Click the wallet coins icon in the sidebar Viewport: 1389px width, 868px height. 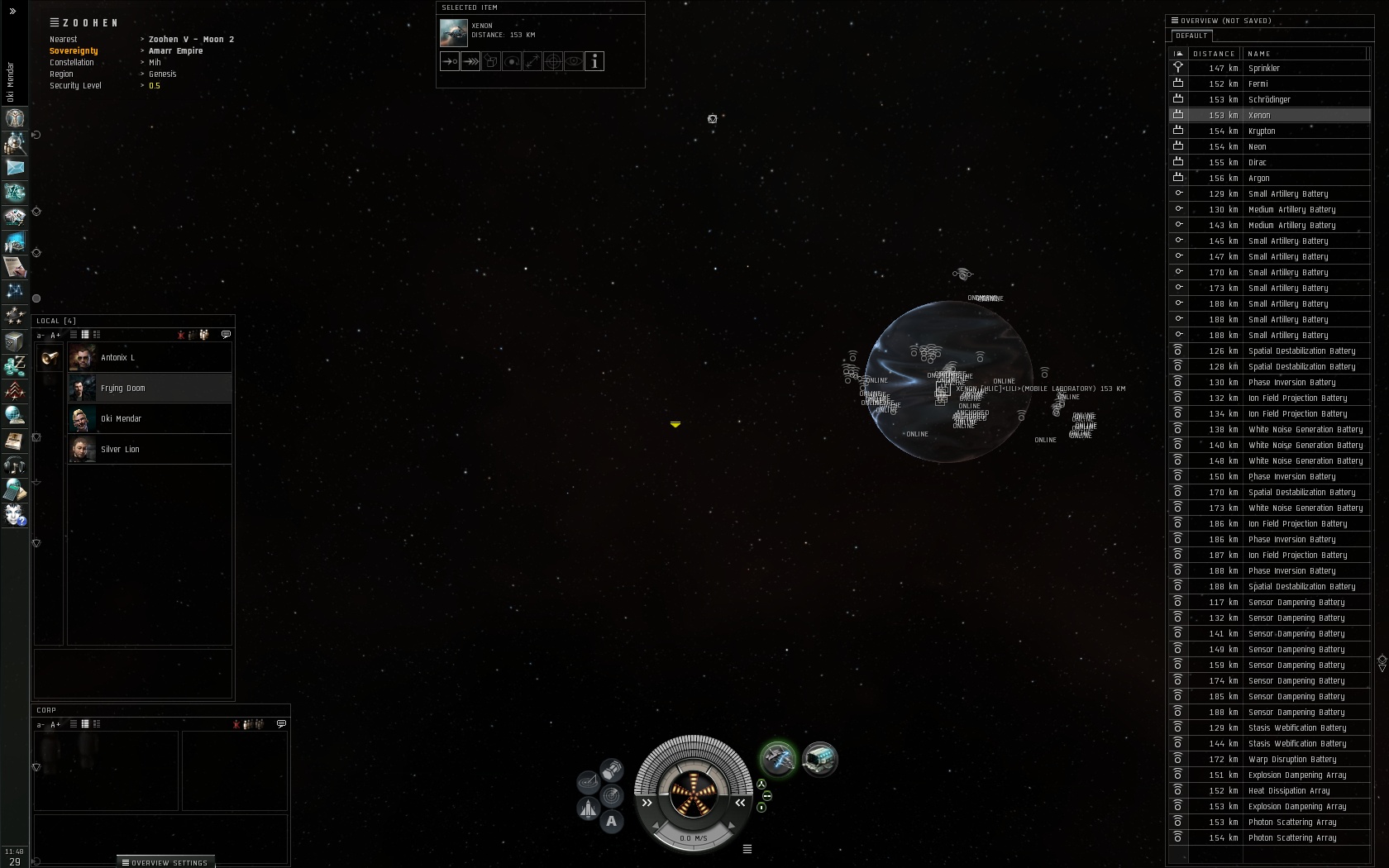point(15,365)
